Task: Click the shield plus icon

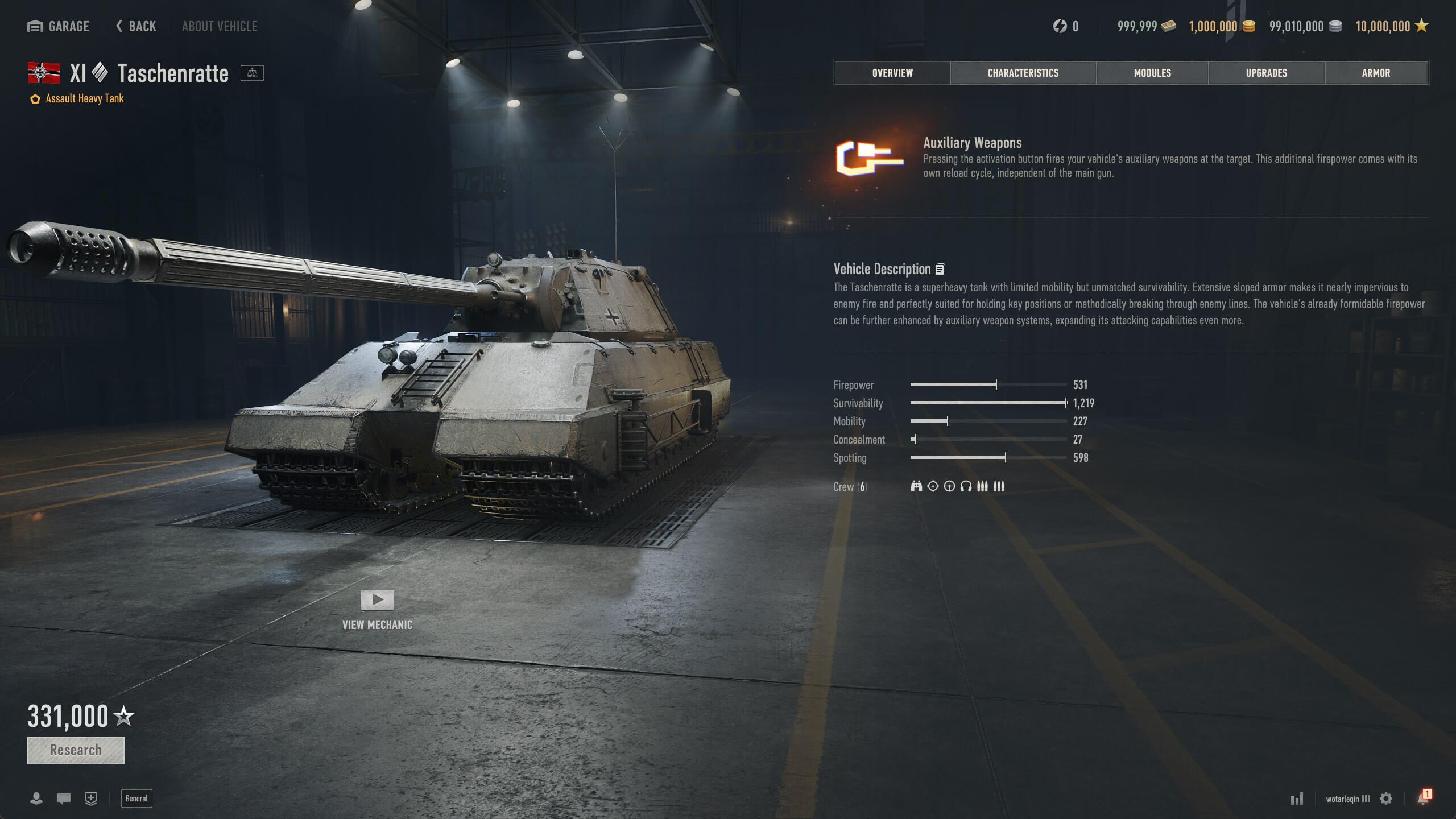Action: coord(91,799)
